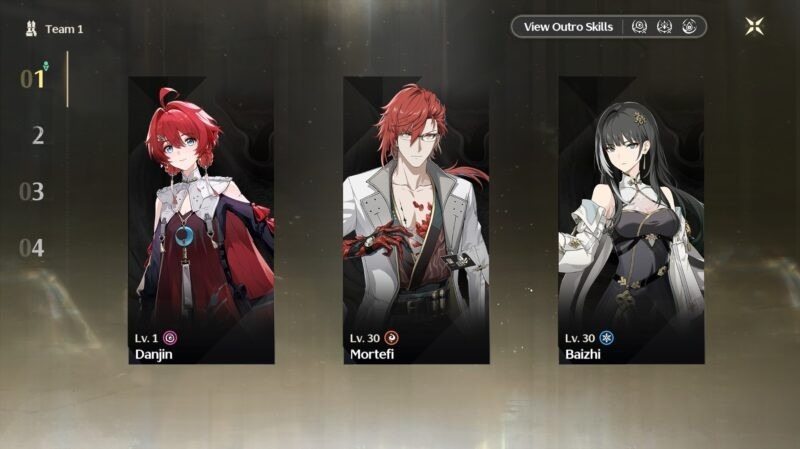
Task: Switch to team slot 03
Action: pos(33,191)
